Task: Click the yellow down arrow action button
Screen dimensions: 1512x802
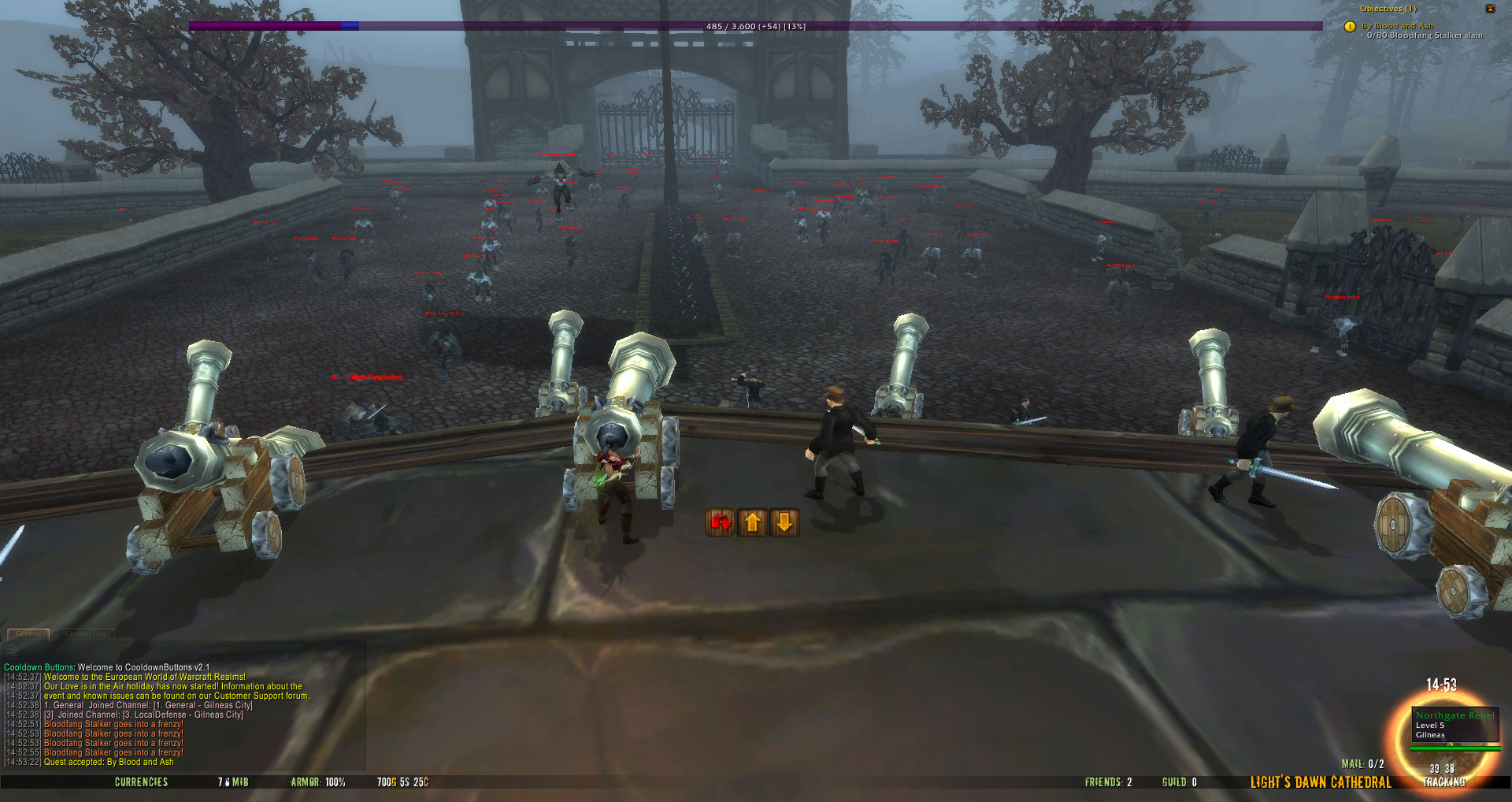Action: click(x=784, y=522)
